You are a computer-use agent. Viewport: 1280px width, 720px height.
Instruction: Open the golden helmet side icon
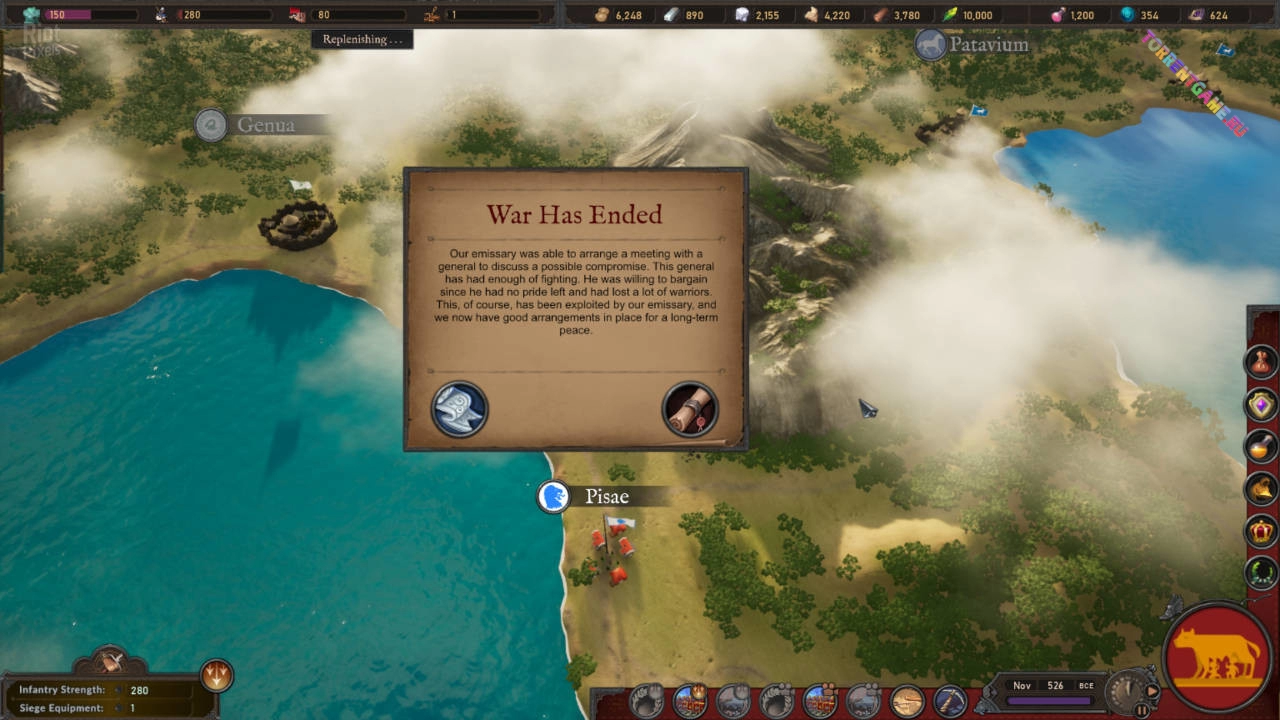pos(1261,489)
